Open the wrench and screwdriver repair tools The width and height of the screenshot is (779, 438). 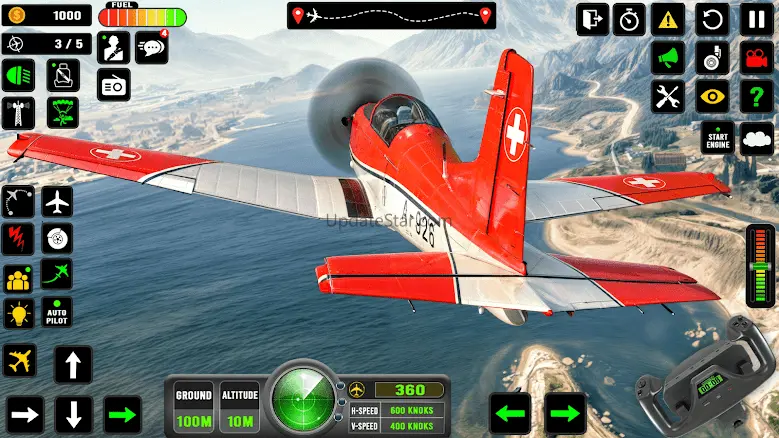tap(667, 96)
